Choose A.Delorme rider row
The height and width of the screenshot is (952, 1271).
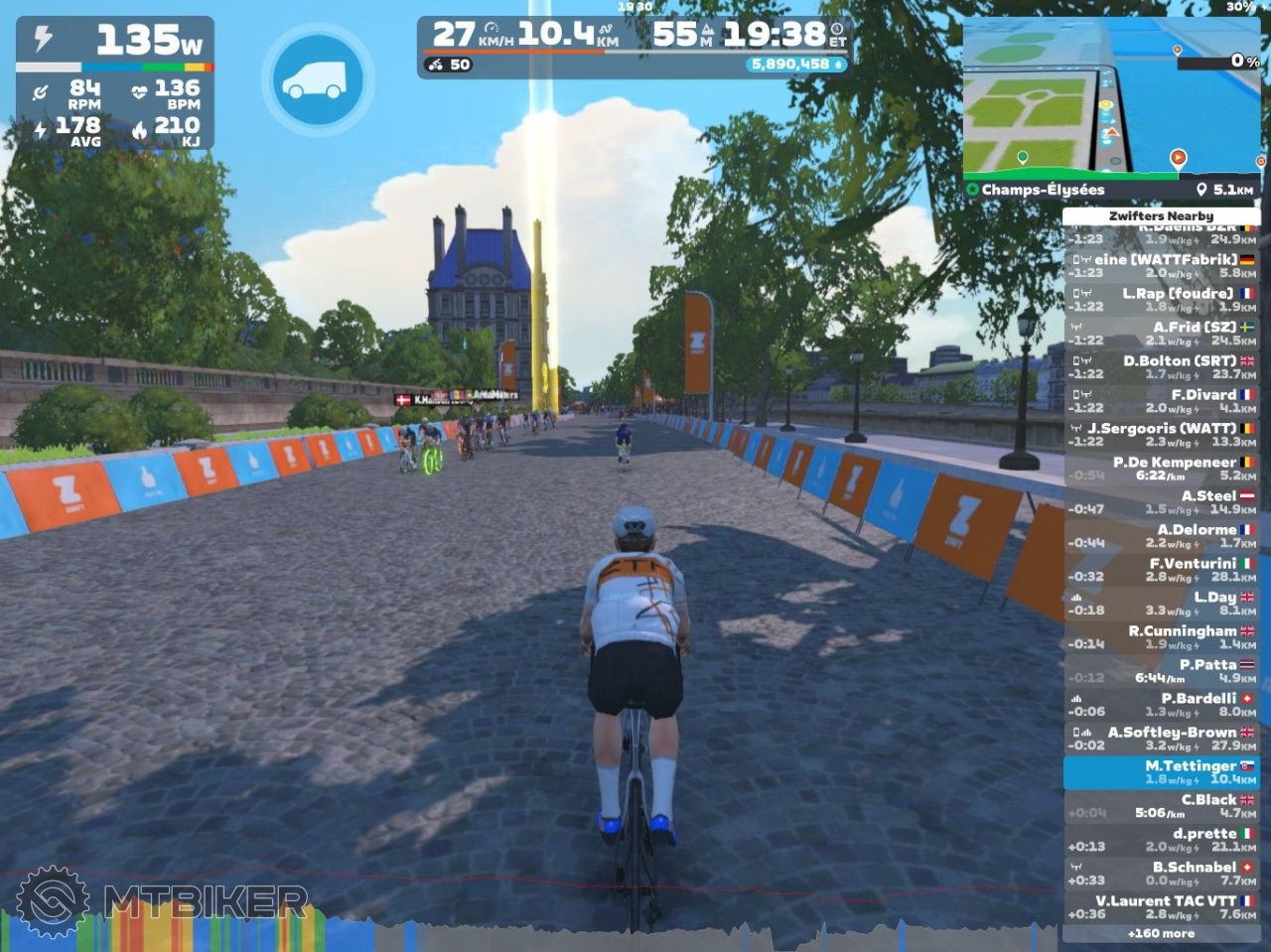1161,536
